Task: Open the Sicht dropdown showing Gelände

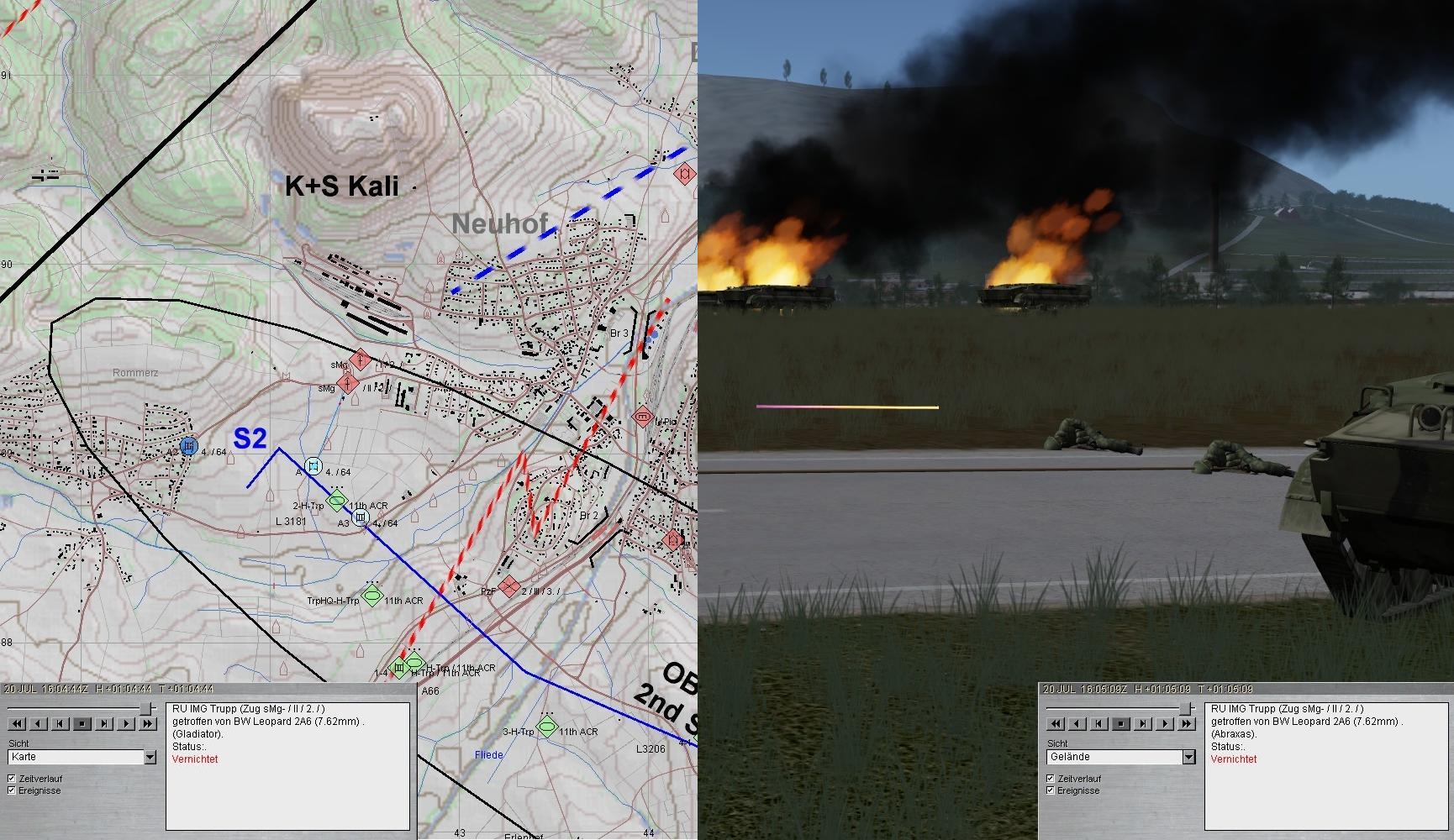Action: click(x=1188, y=757)
